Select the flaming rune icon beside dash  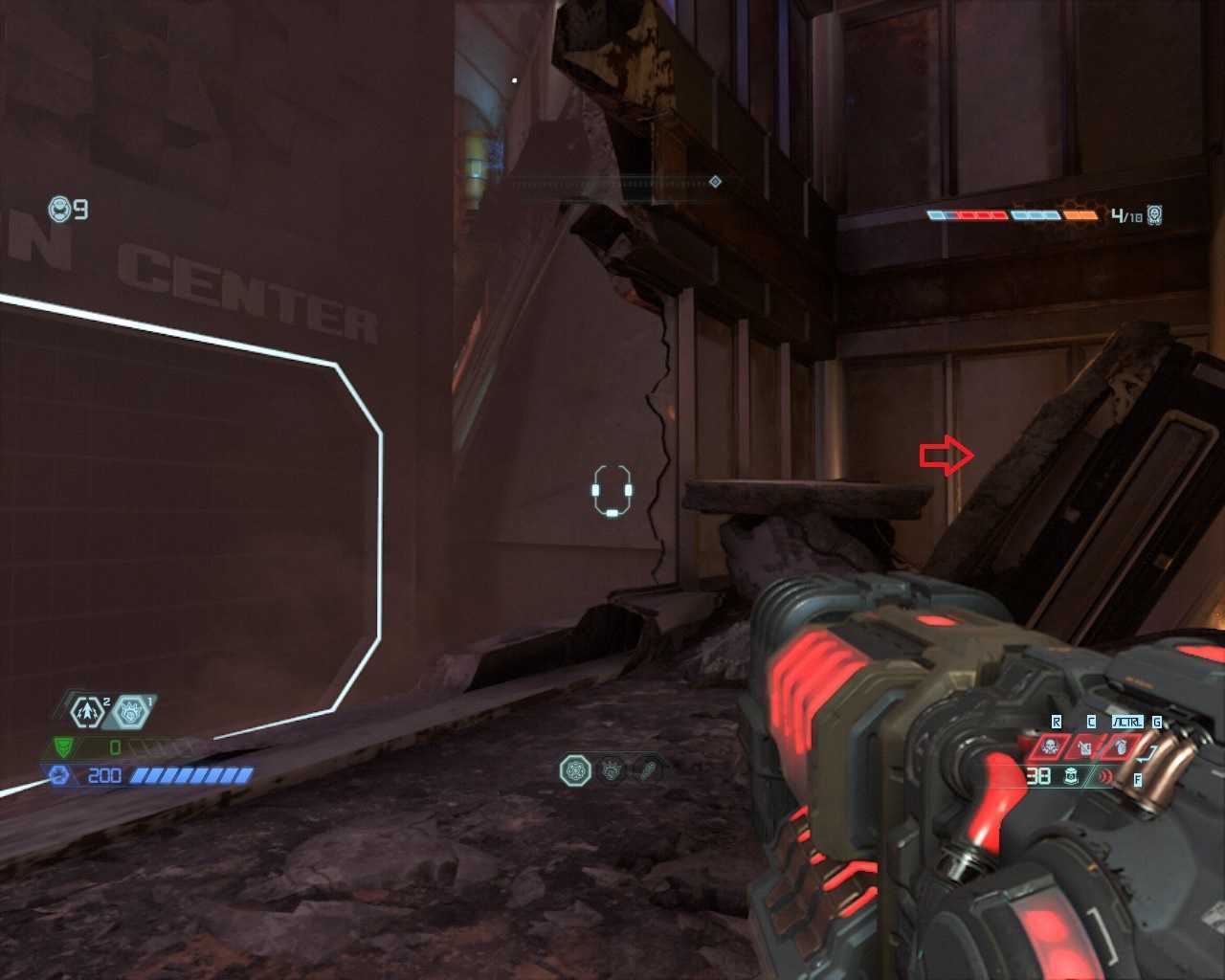pos(131,711)
